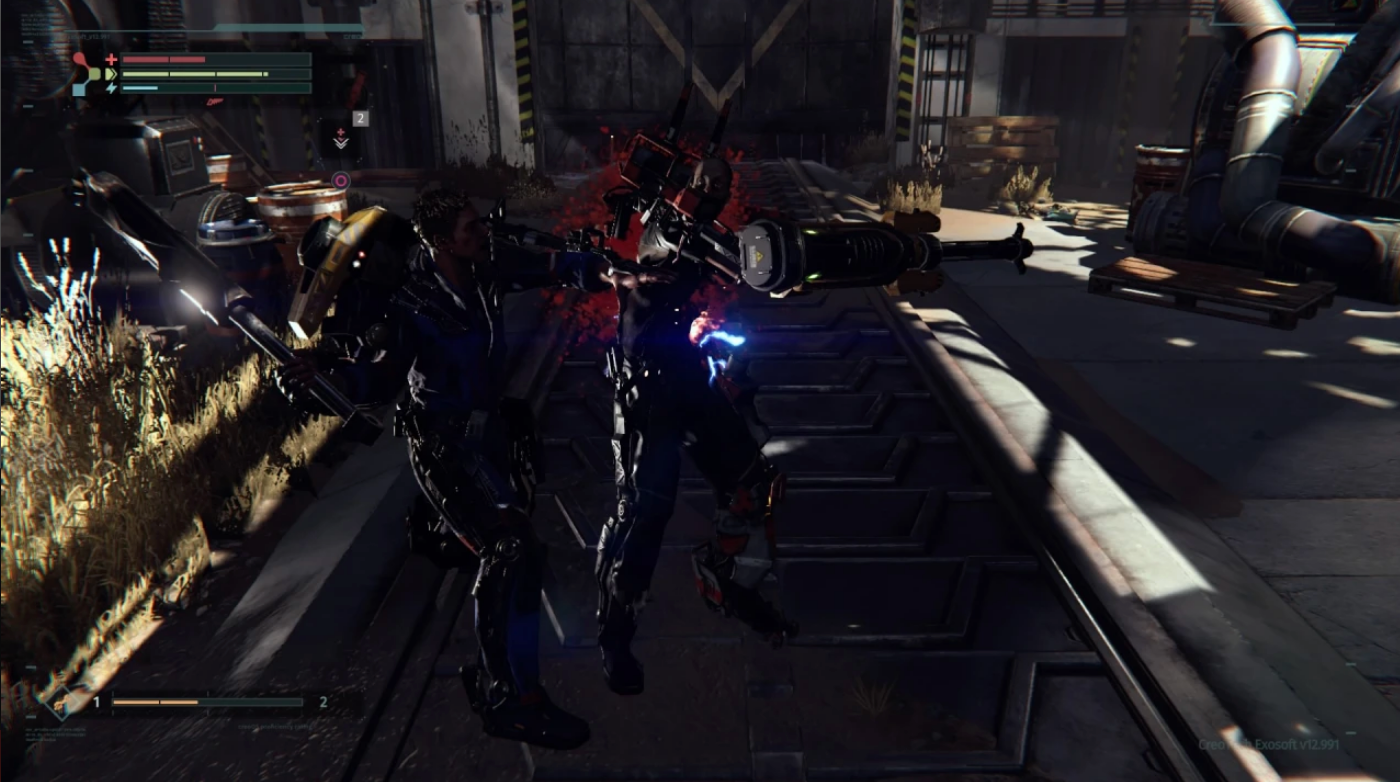Select the blue energy lightning bolt icon
Viewport: 1400px width, 782px height.
pyautogui.click(x=112, y=88)
